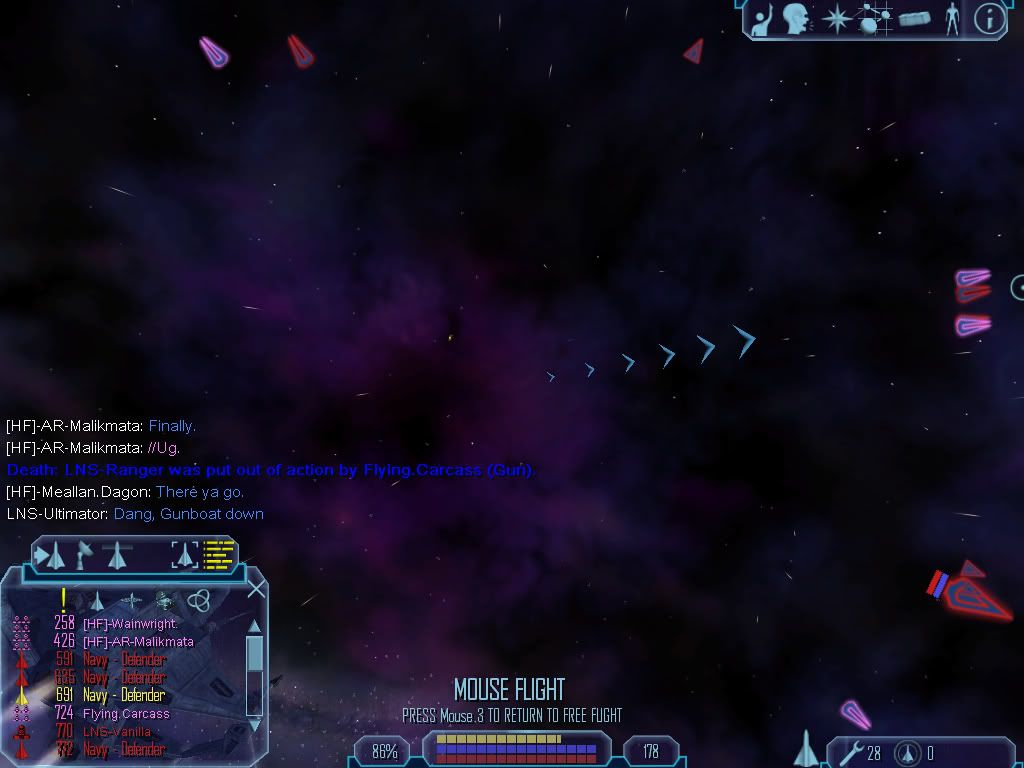The height and width of the screenshot is (768, 1024).
Task: Show only ships with the ship filter
Action: (x=98, y=600)
